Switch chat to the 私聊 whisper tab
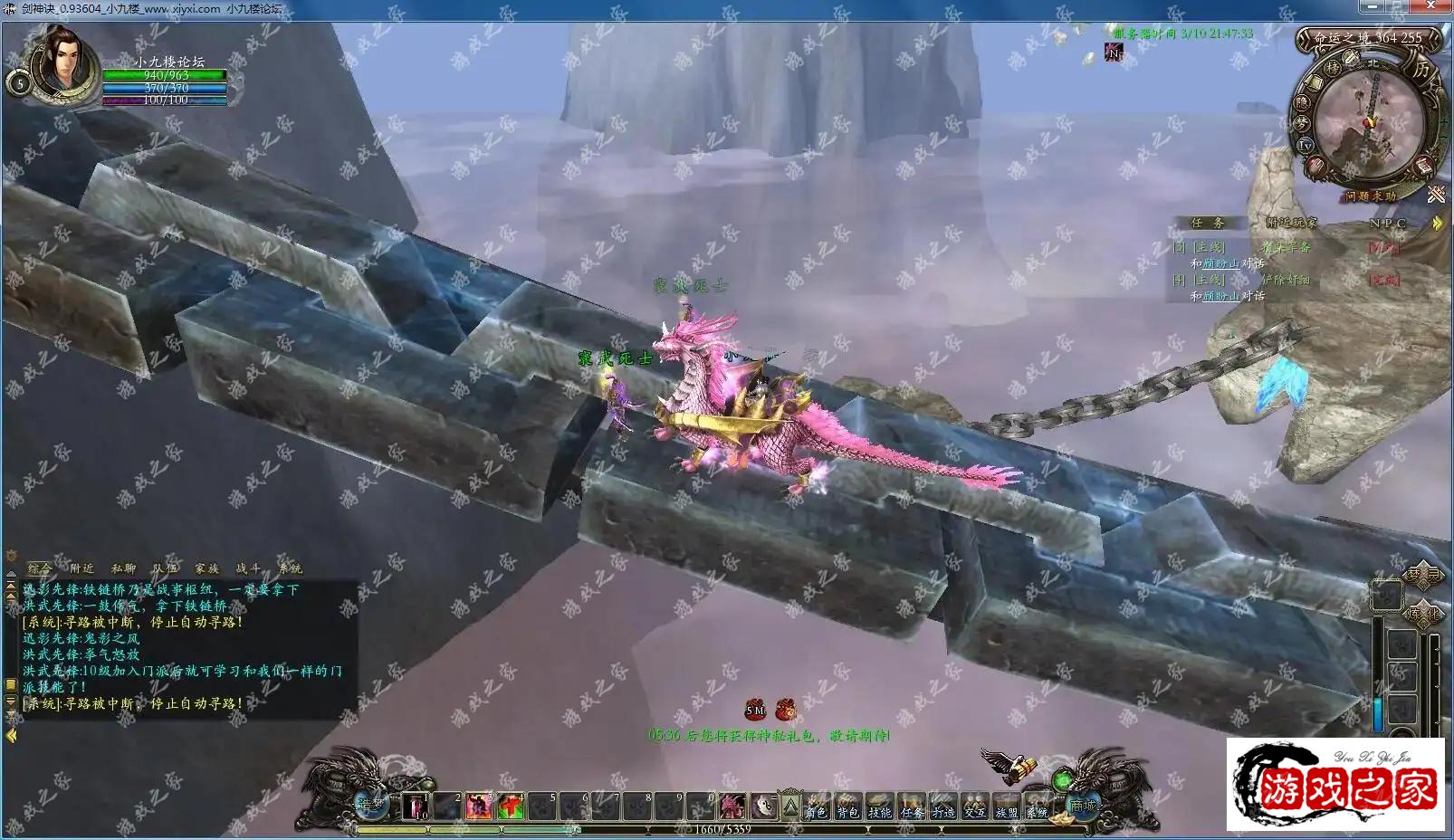This screenshot has height=840, width=1454. pyautogui.click(x=123, y=568)
